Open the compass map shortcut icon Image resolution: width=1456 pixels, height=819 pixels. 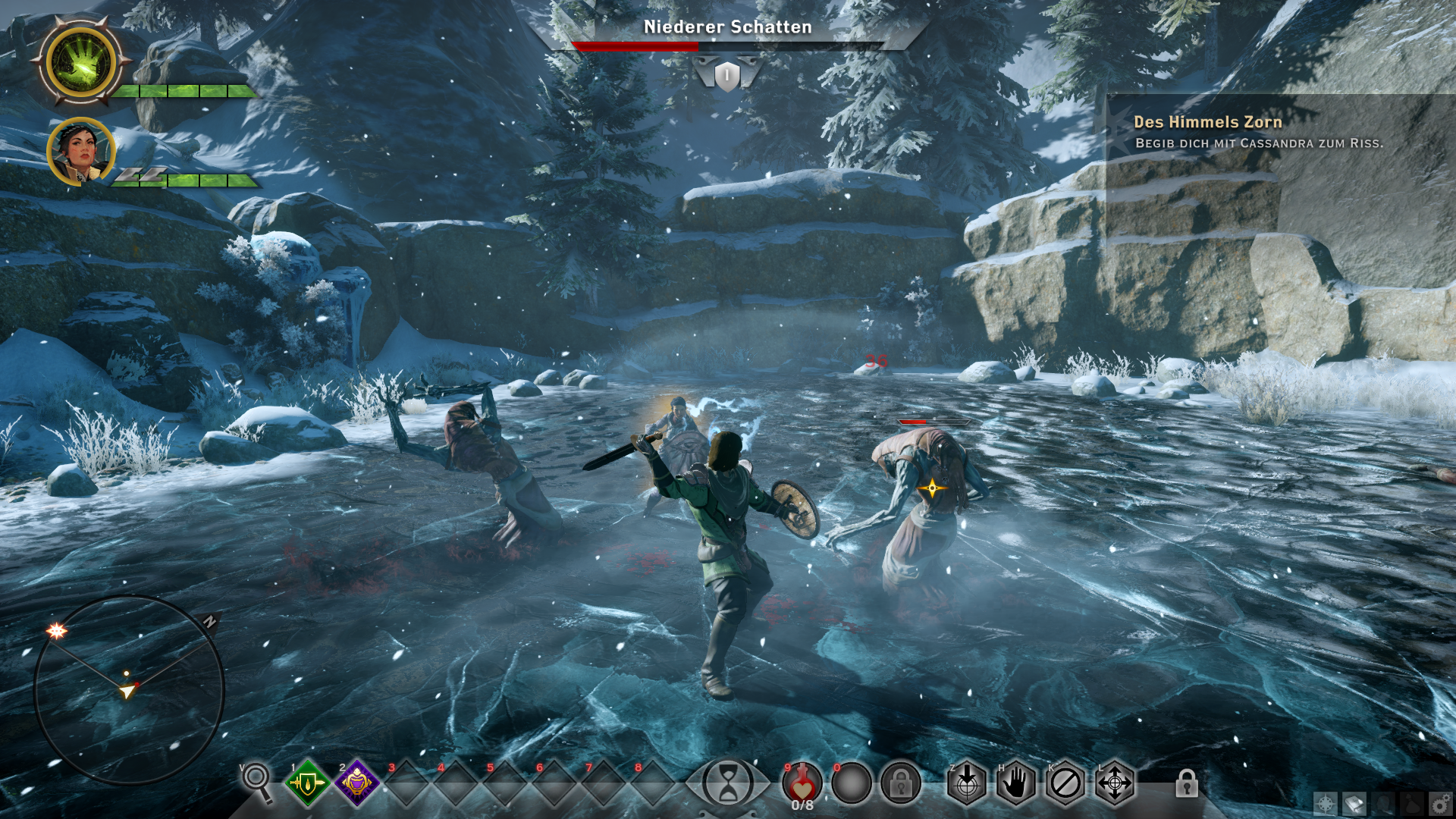[x=1326, y=803]
